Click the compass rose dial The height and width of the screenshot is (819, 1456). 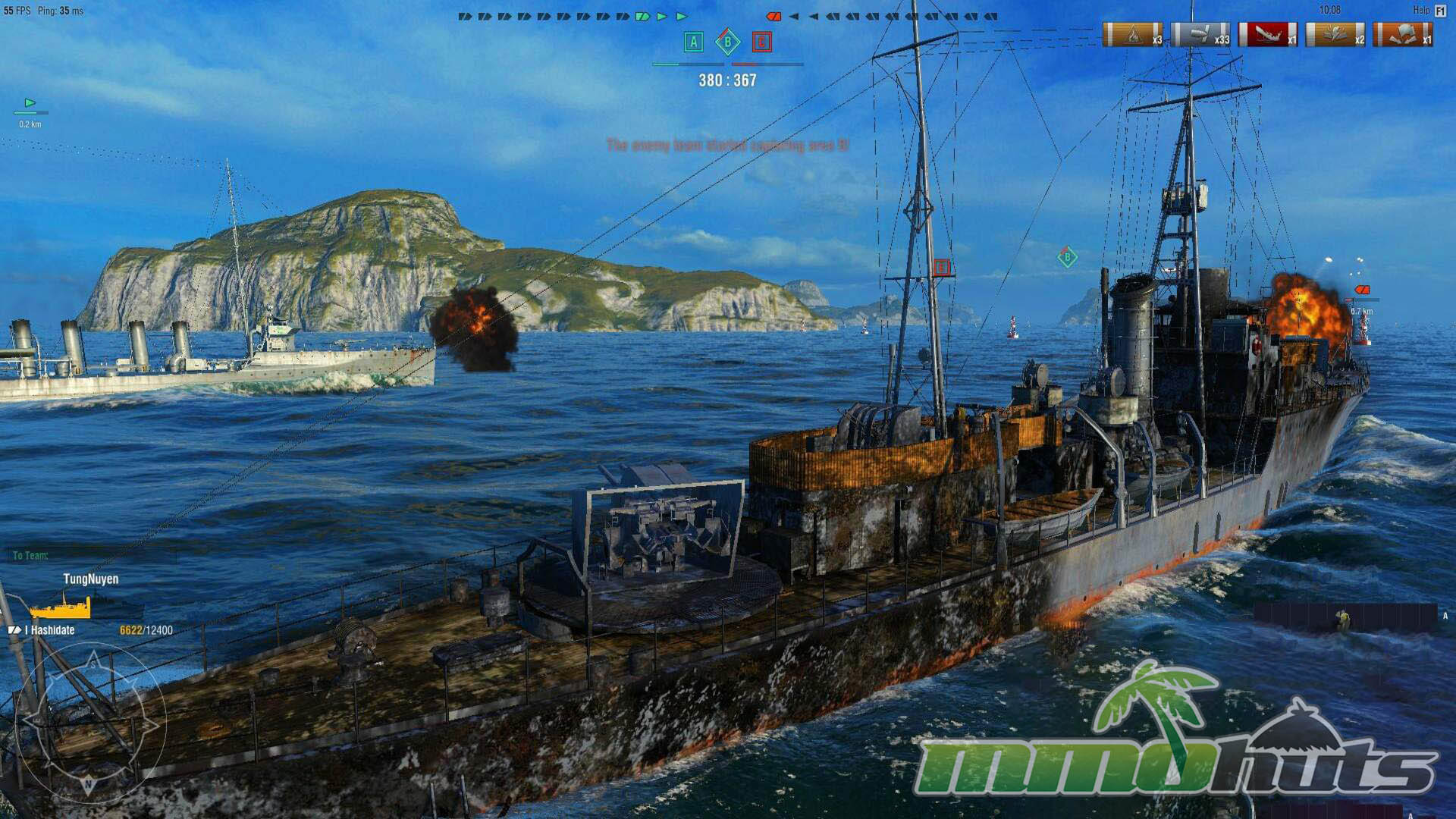tap(89, 722)
